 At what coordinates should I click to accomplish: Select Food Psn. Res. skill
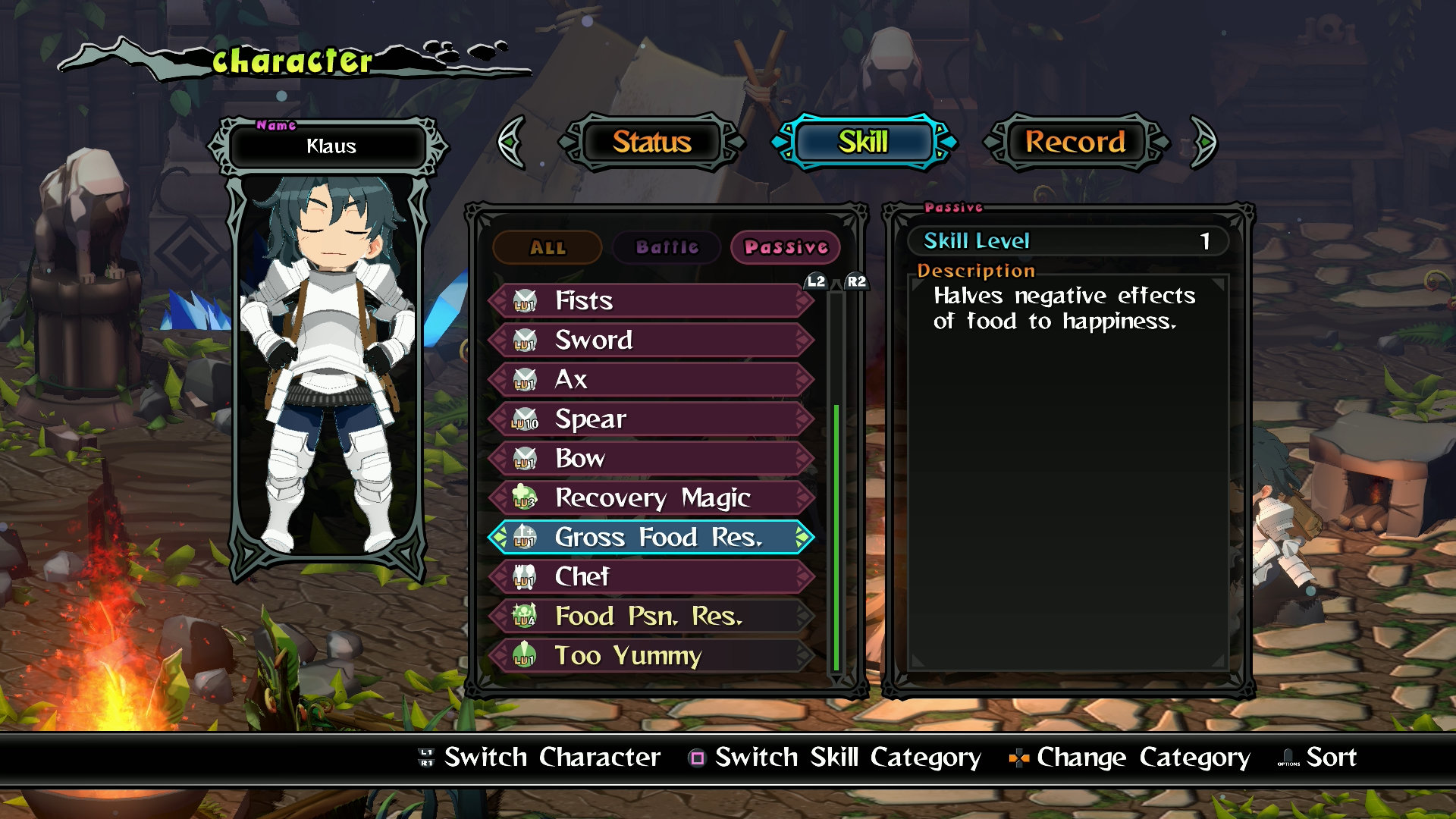point(651,617)
